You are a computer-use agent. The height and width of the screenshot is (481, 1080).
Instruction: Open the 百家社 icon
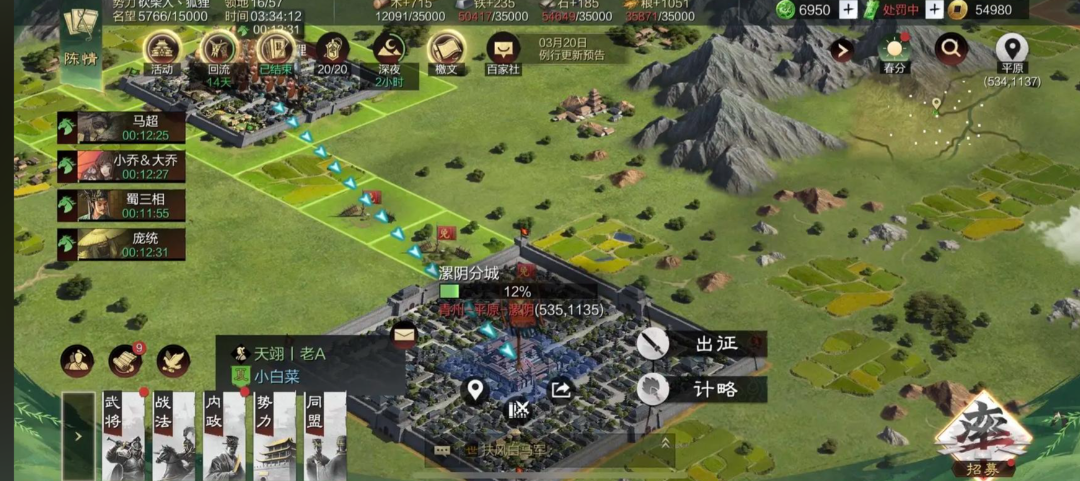(503, 52)
